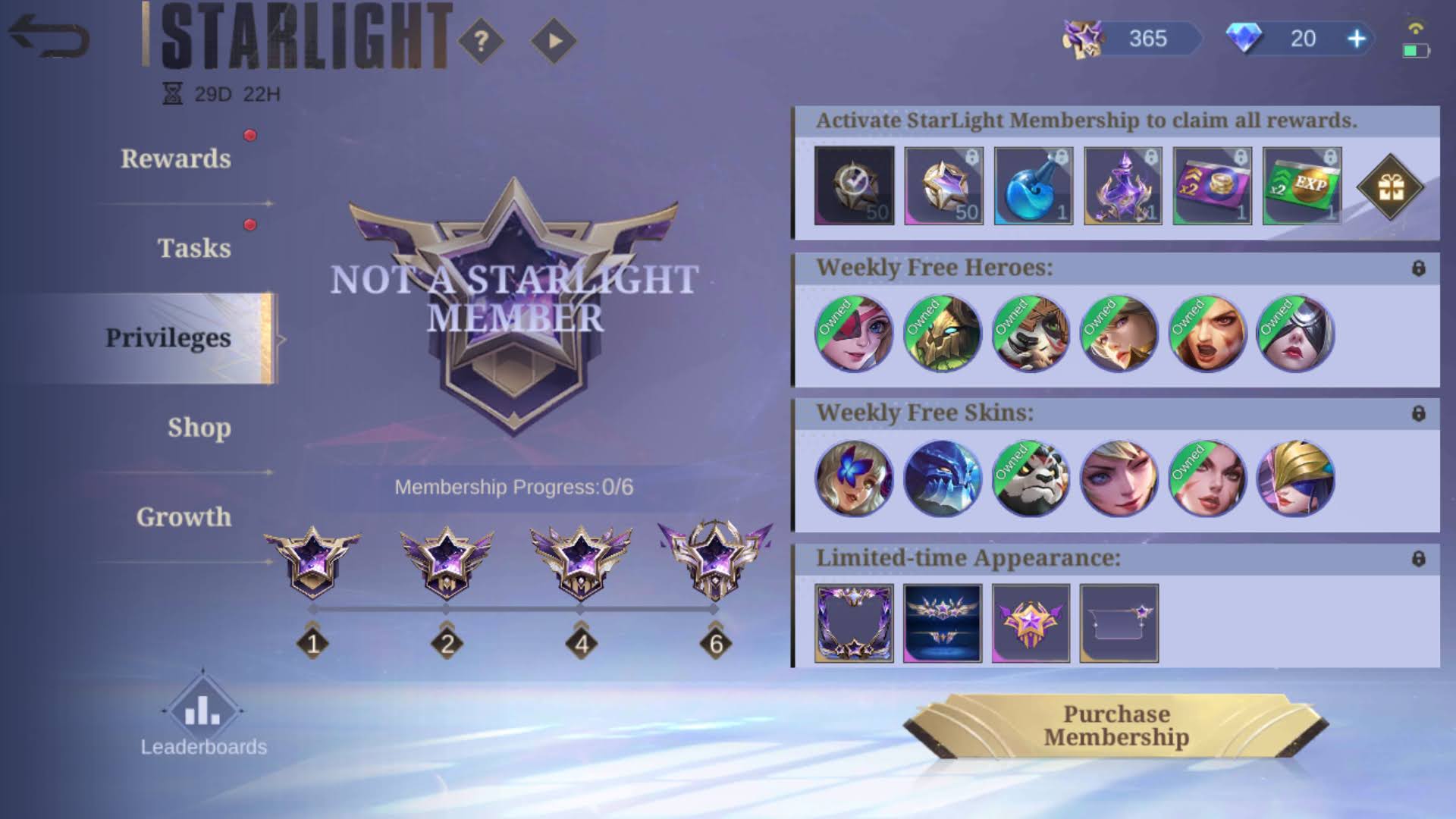Select the Starlight emblem under Limited-time Appearance
This screenshot has width=1456, height=819.
pos(1031,623)
